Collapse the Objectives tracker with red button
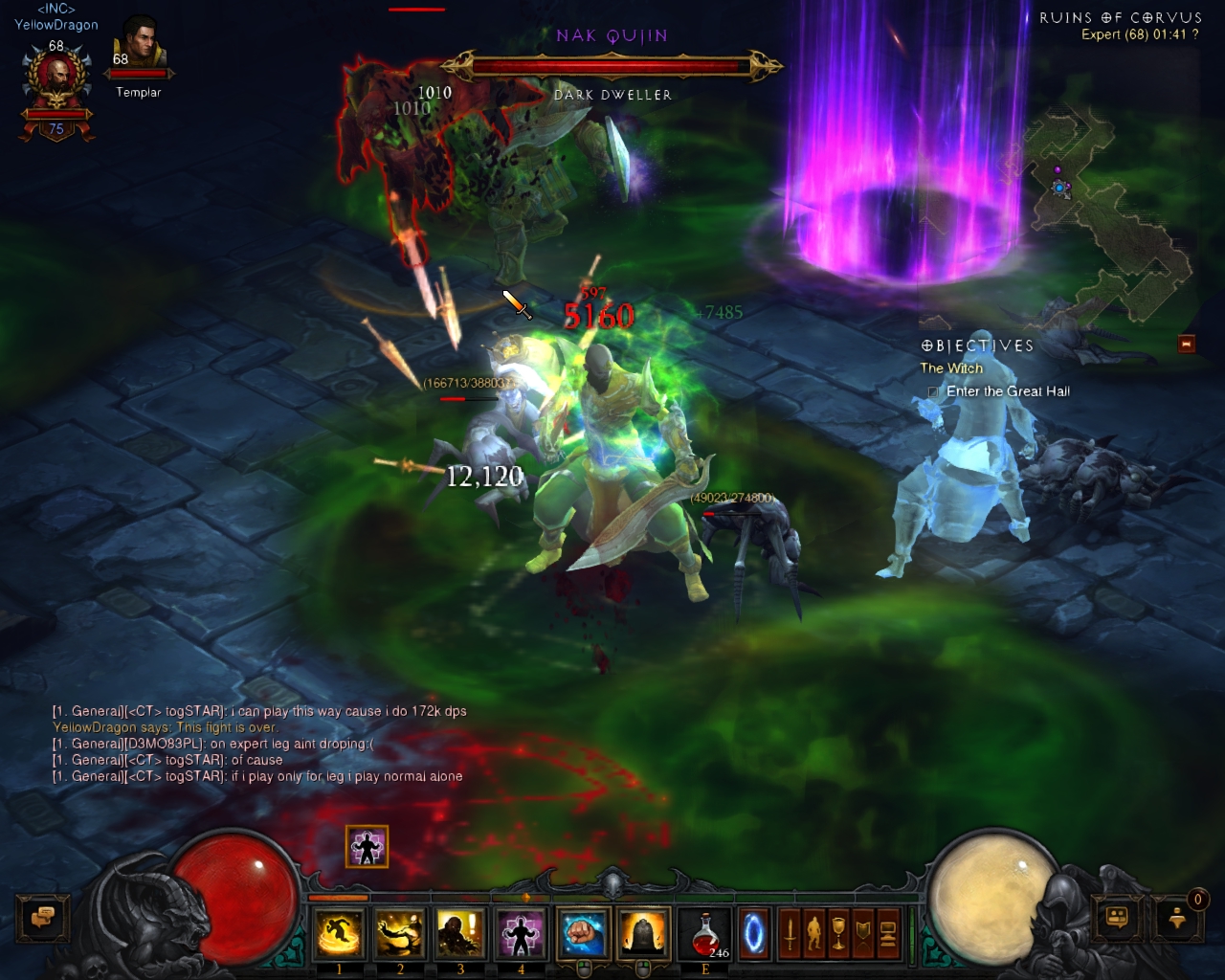 pos(1187,344)
